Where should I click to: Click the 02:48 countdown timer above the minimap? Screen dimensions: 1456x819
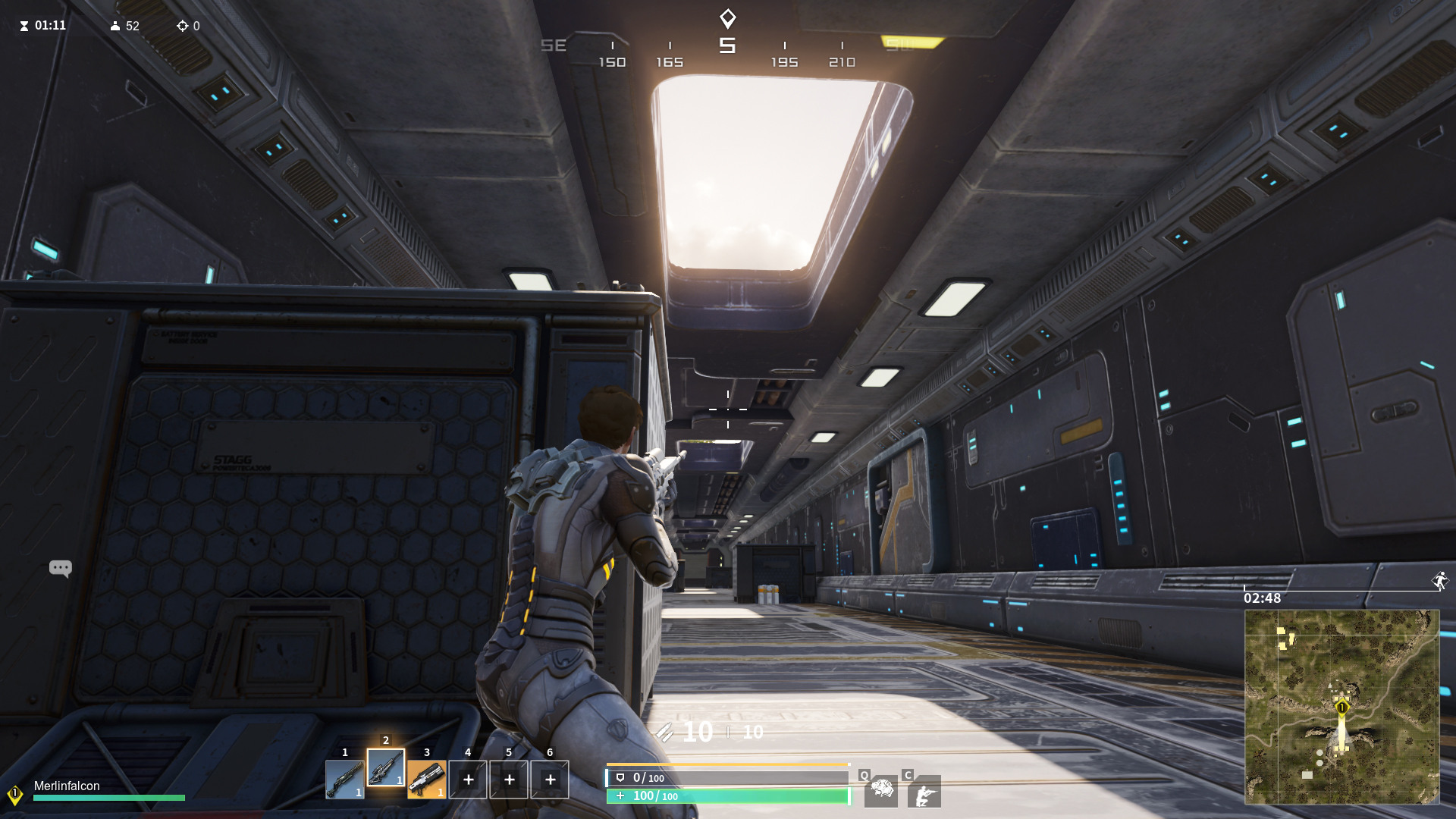1262,598
